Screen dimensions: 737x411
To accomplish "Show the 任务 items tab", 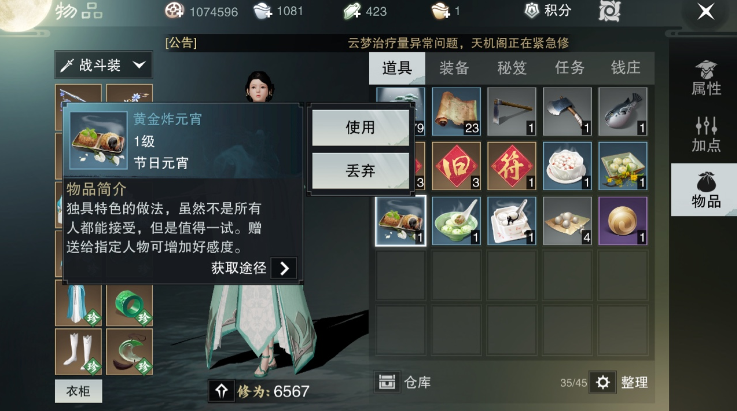I will coord(569,68).
